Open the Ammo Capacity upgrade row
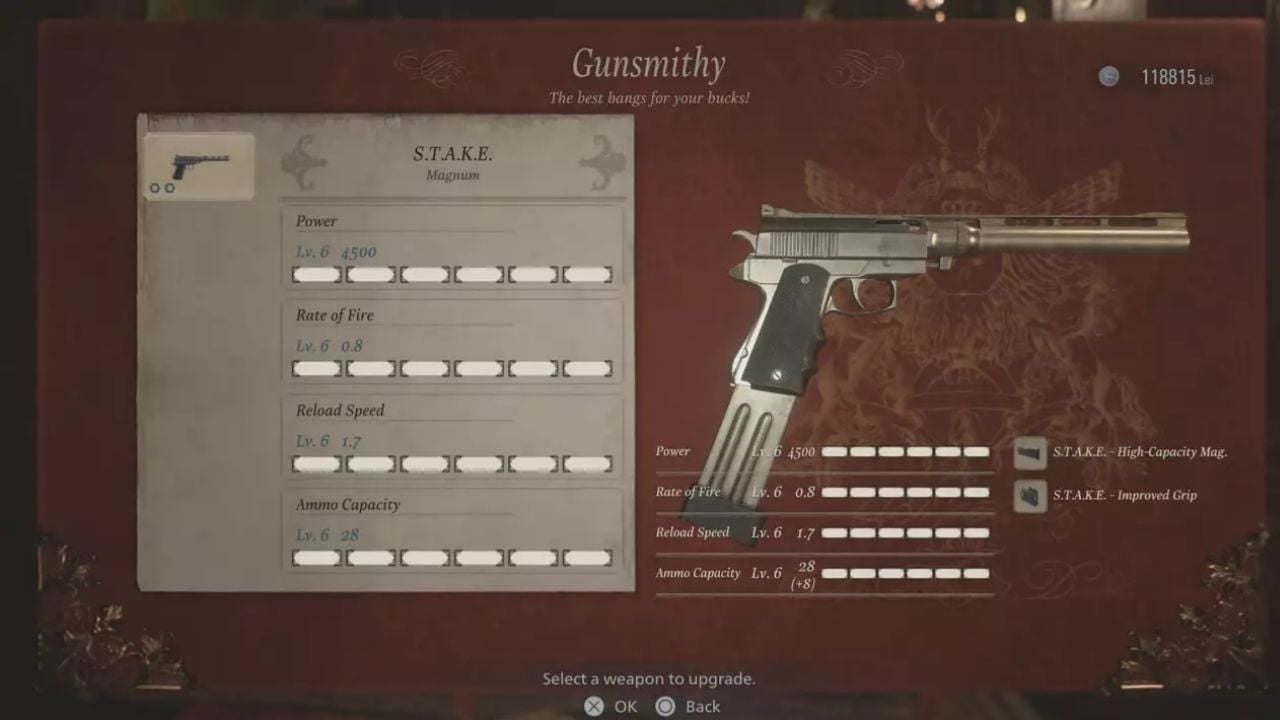The width and height of the screenshot is (1280, 720). (x=452, y=532)
